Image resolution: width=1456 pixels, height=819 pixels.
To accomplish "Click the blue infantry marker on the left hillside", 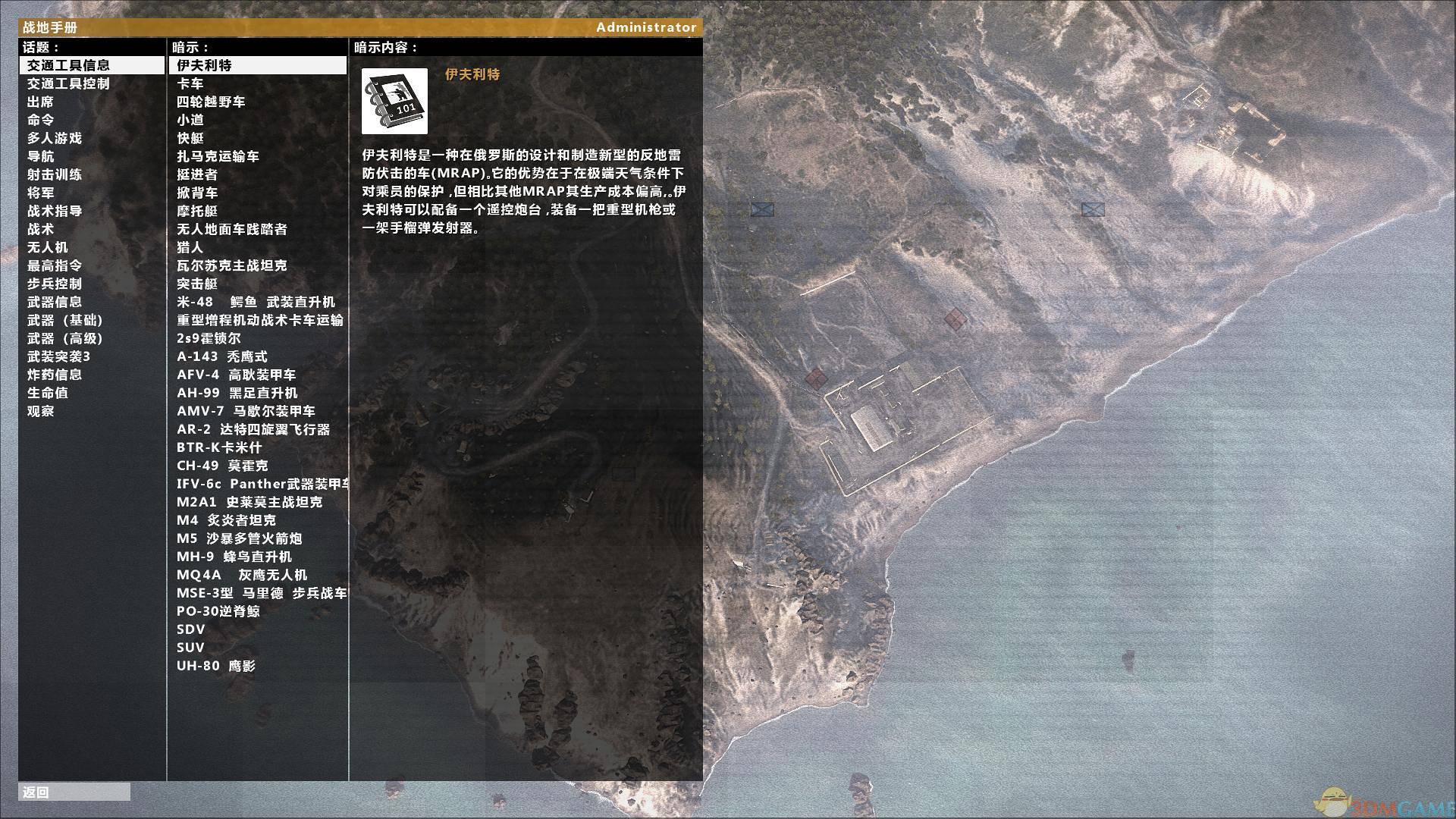I will point(762,210).
